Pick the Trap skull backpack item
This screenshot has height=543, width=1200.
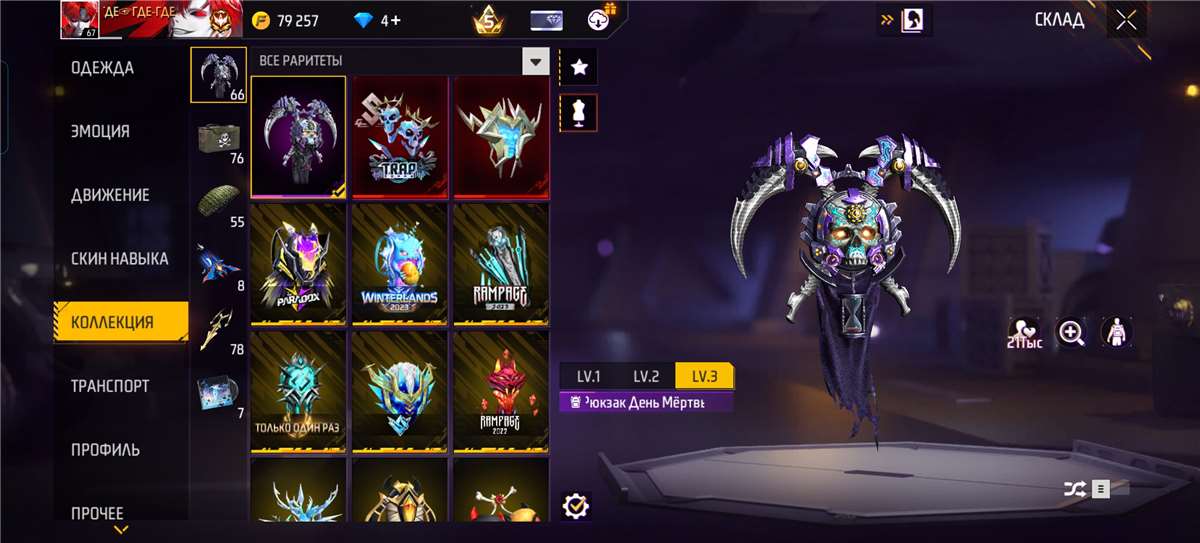(x=400, y=137)
